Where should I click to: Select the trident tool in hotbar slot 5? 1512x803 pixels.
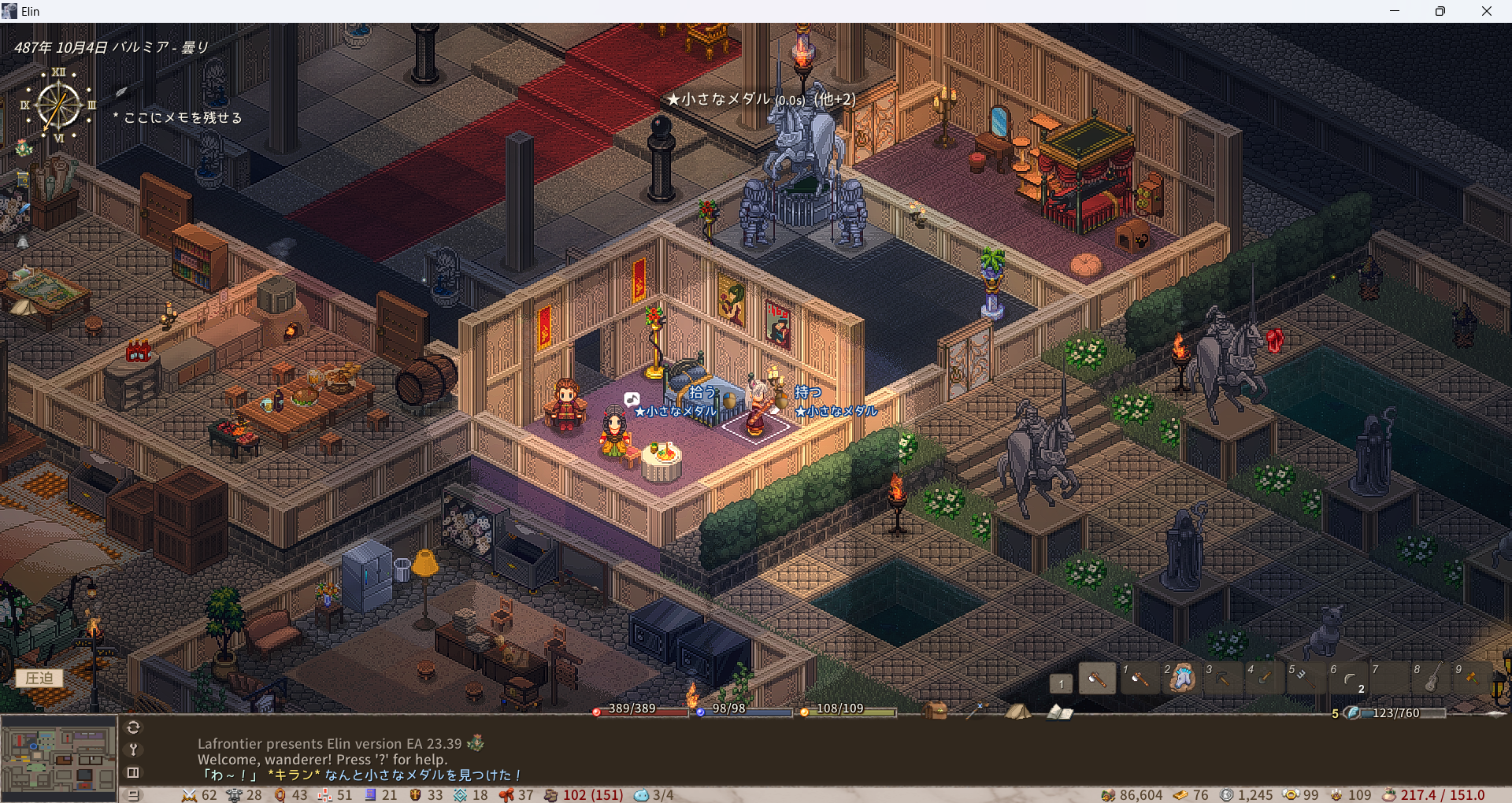[1306, 679]
